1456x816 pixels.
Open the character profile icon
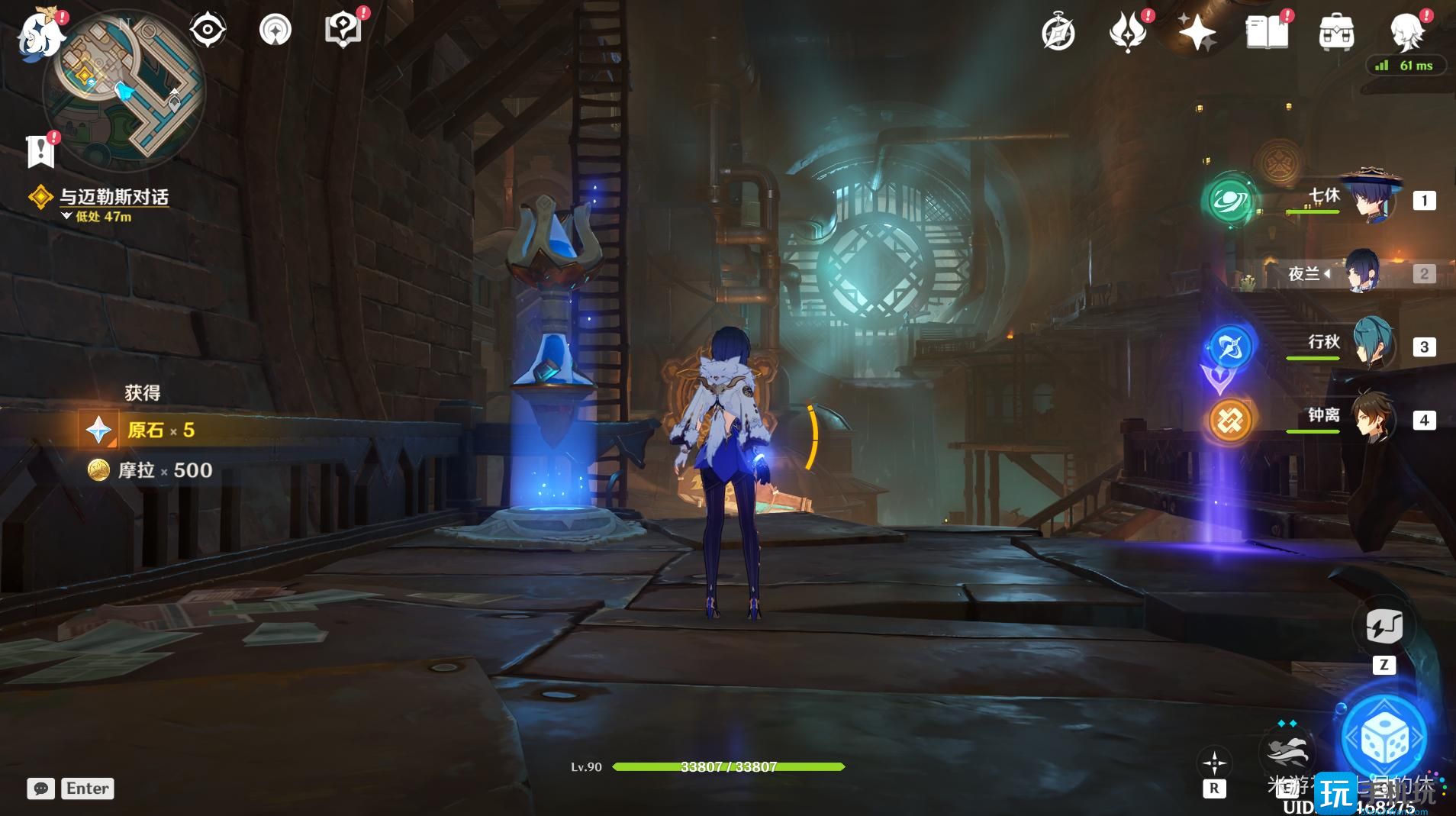[1406, 33]
